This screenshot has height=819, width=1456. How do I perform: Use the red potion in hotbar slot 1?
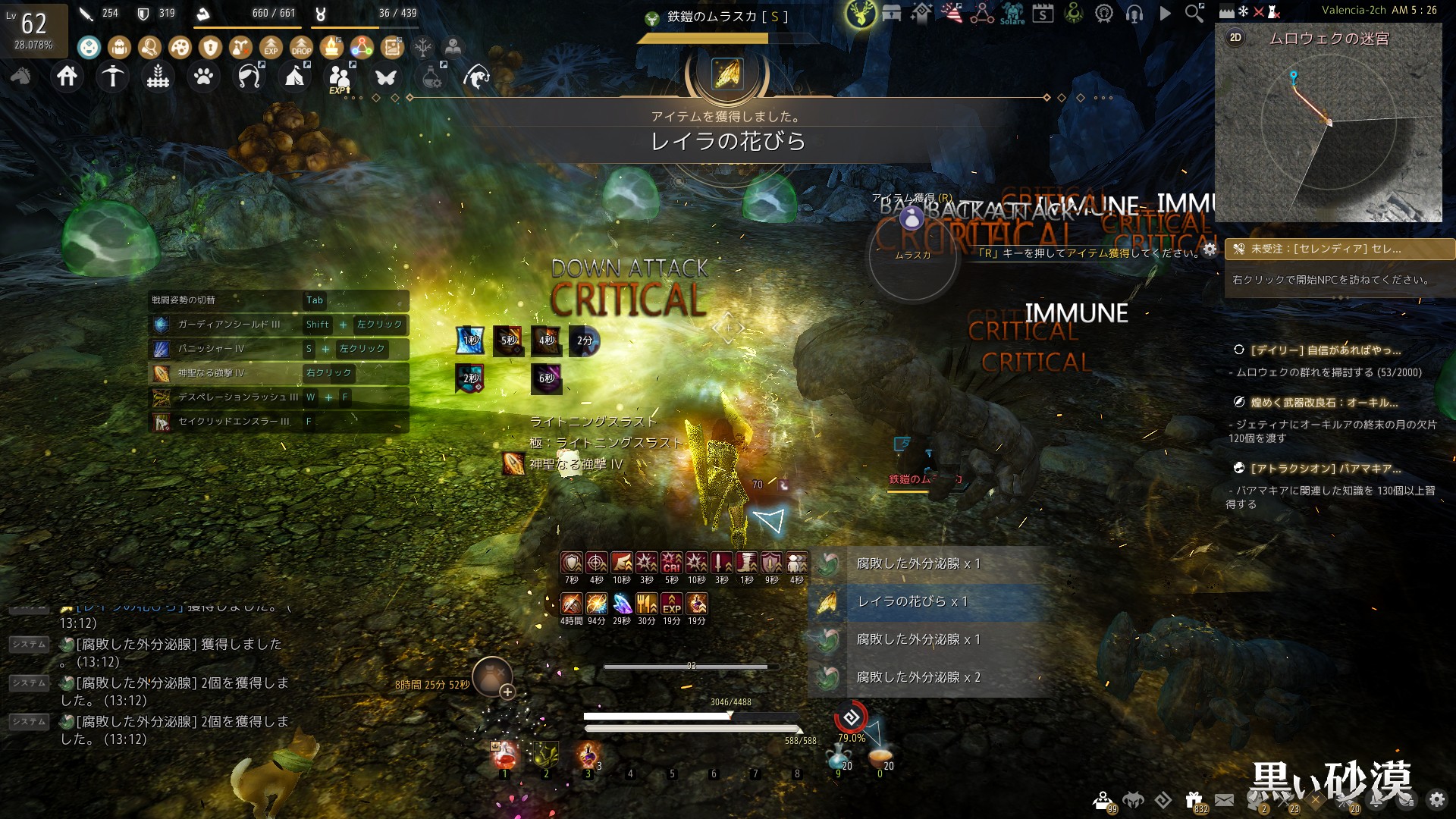point(505,756)
